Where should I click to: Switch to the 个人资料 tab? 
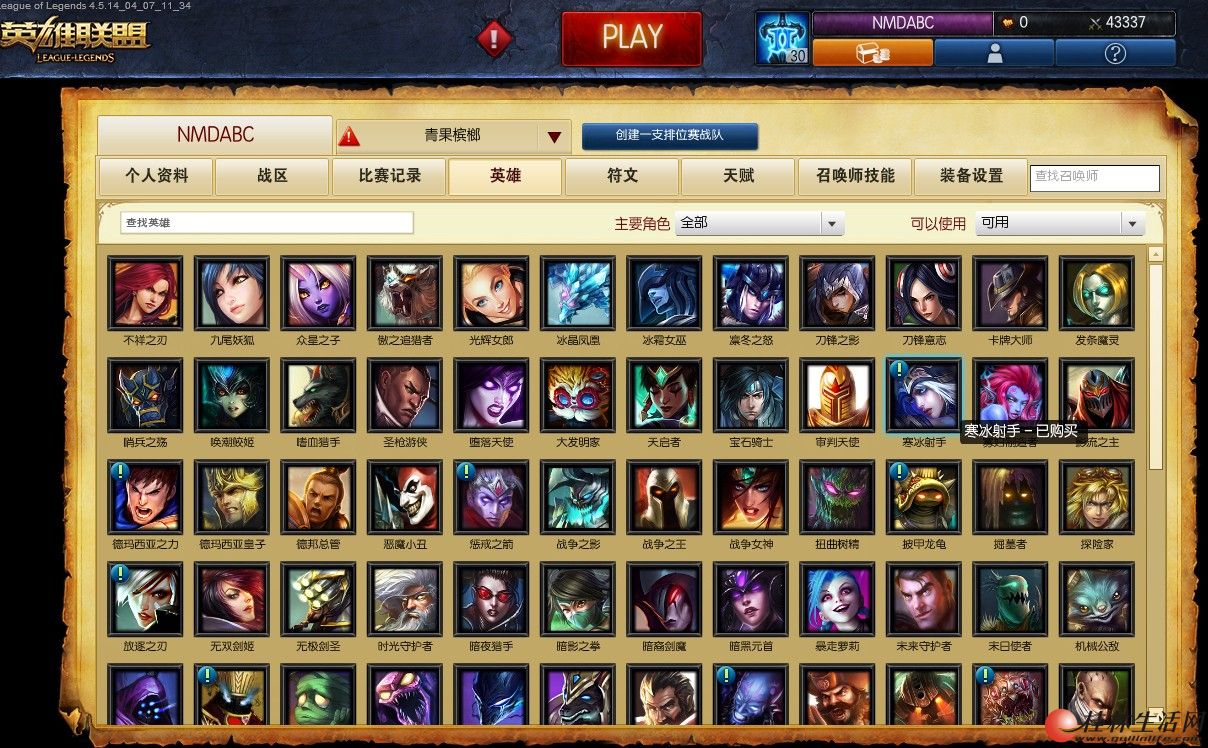[x=156, y=176]
